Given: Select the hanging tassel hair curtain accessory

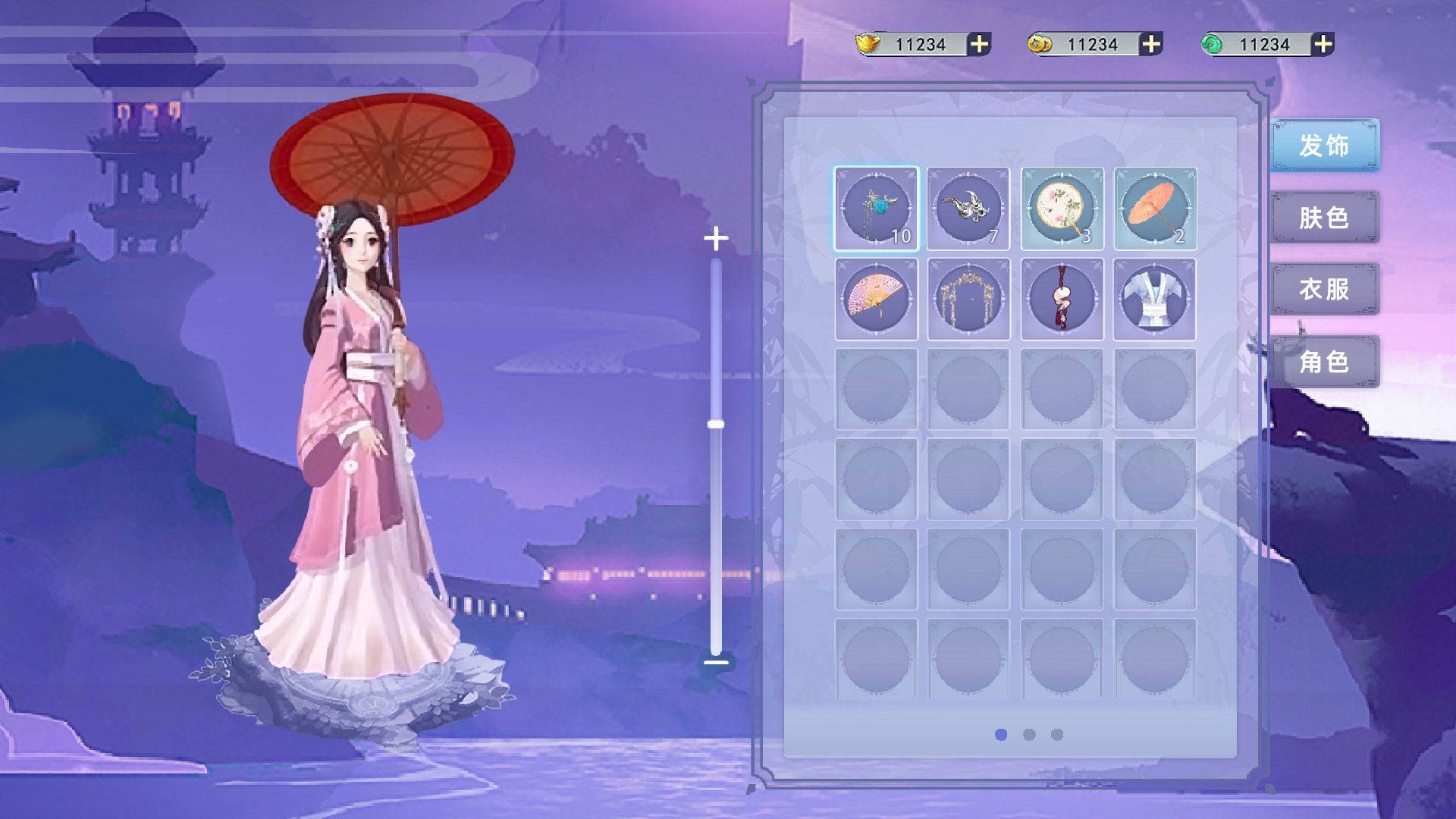Looking at the screenshot, I should tap(968, 299).
